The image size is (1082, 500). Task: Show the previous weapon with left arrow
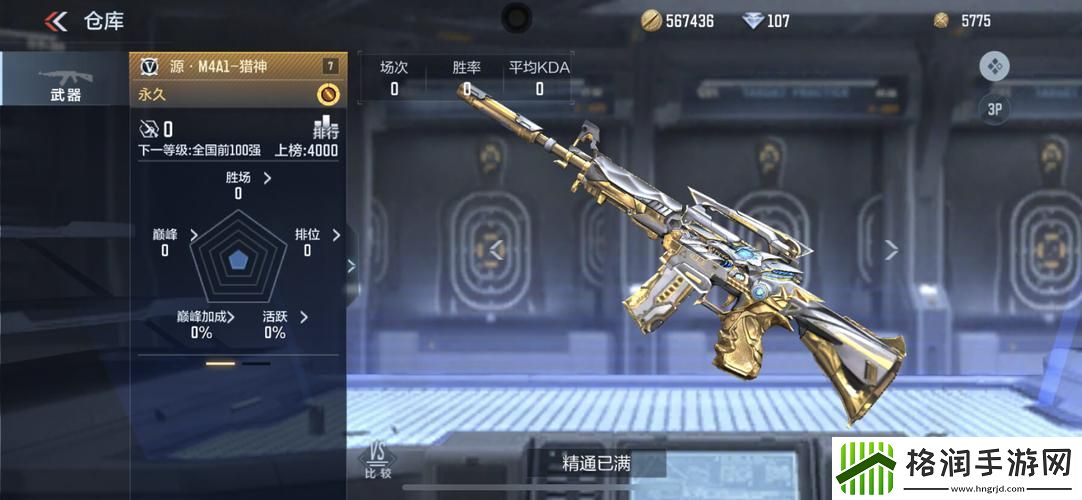[x=494, y=249]
